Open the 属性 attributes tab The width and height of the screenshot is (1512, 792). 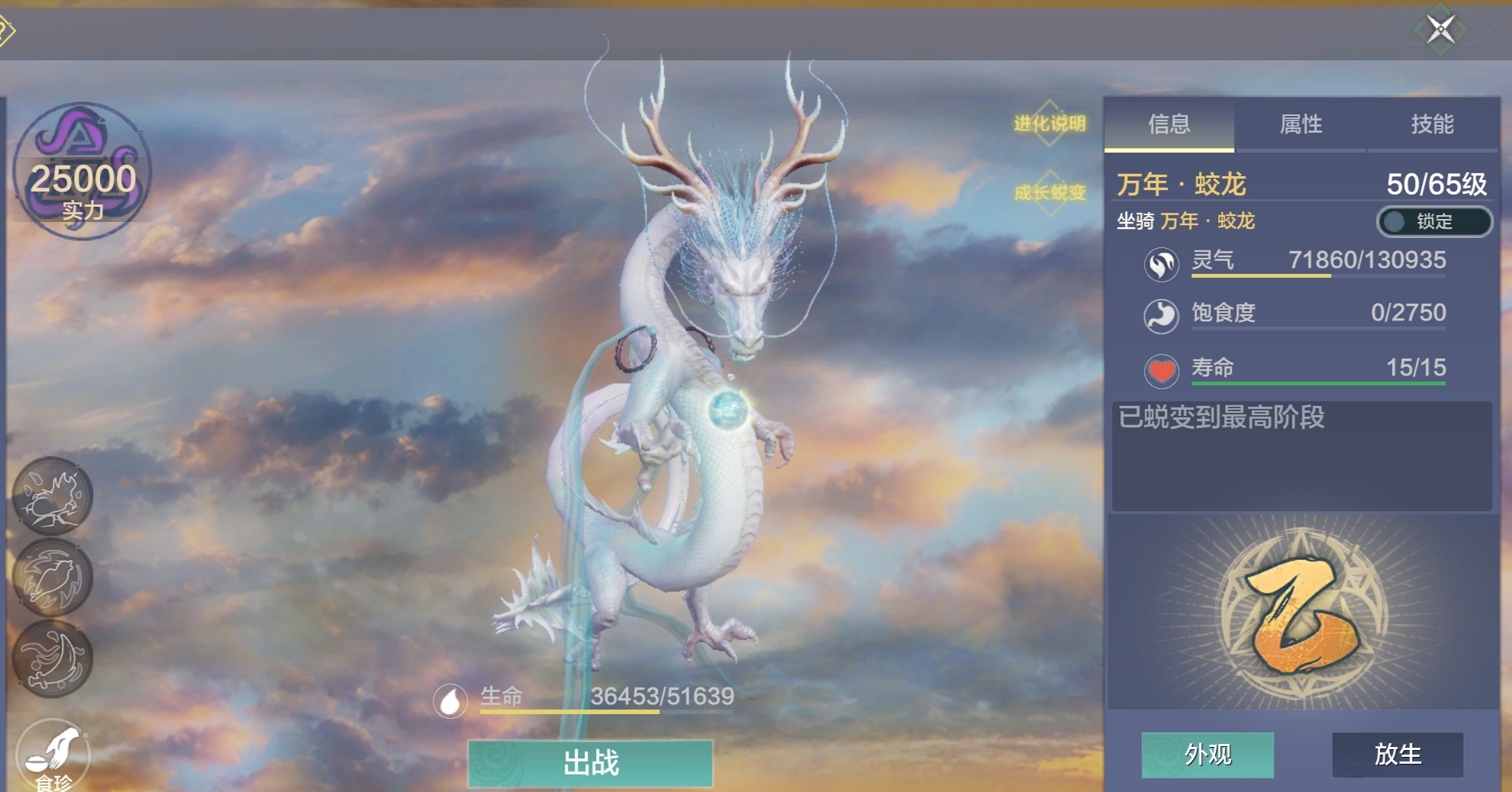point(1301,124)
